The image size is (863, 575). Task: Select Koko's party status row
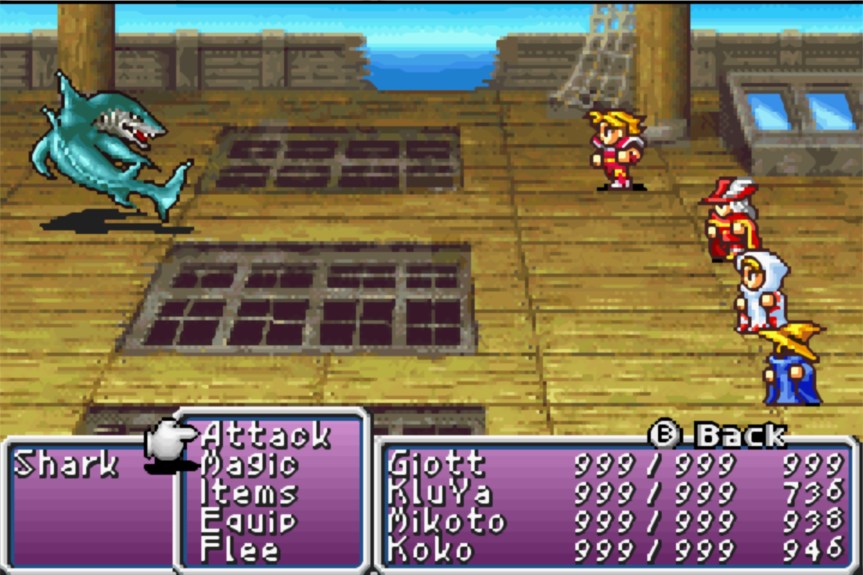coord(428,549)
